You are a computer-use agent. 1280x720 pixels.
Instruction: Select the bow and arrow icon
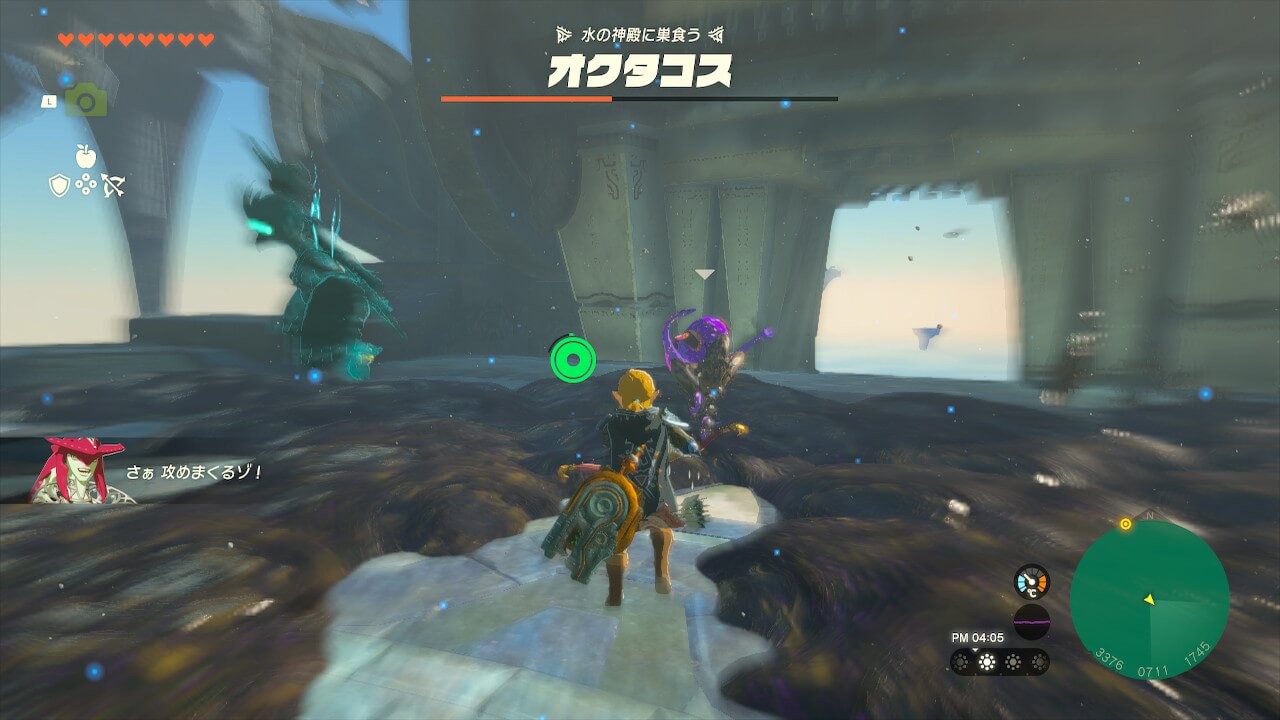click(x=112, y=185)
